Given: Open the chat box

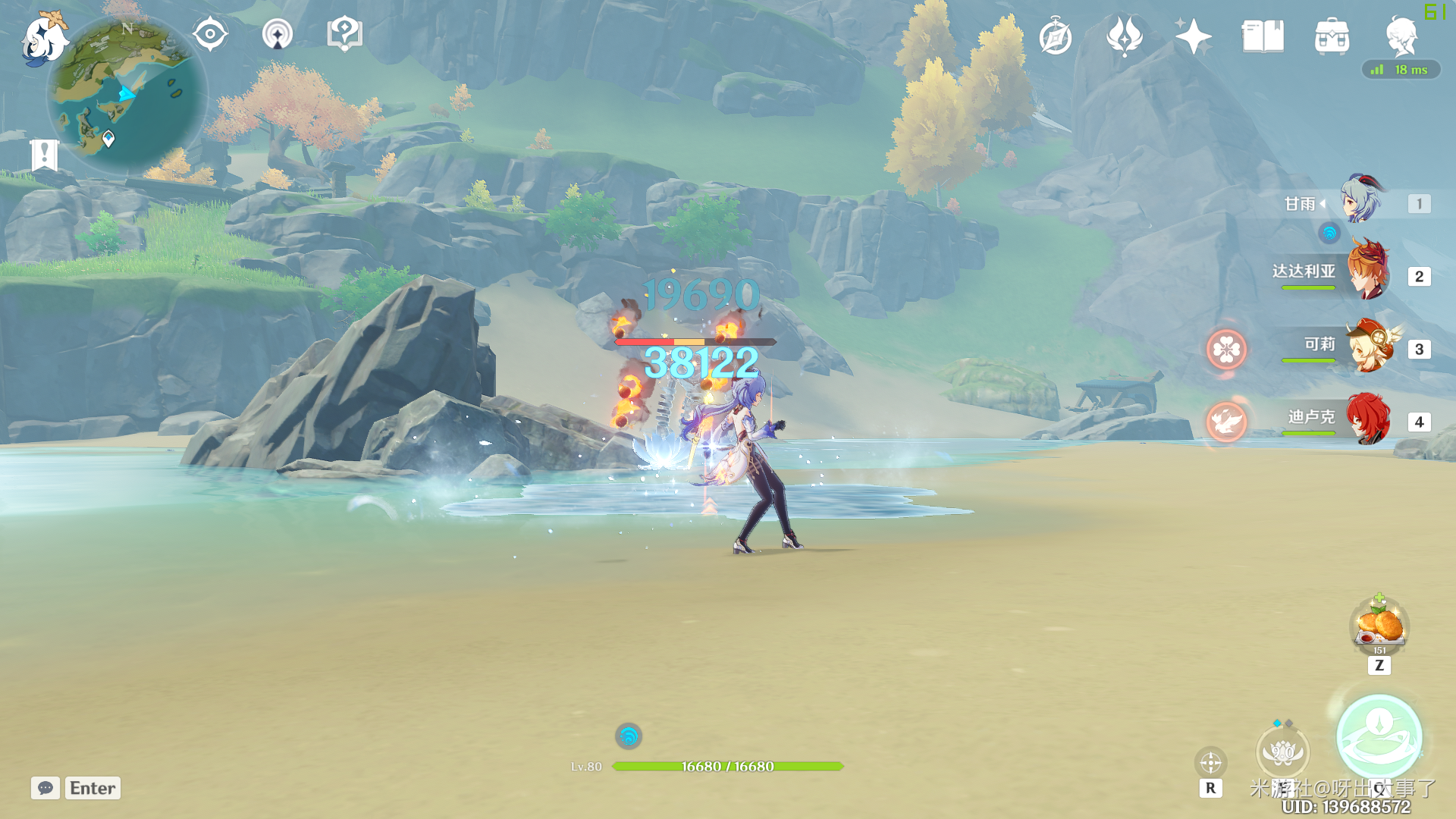Looking at the screenshot, I should coord(45,788).
